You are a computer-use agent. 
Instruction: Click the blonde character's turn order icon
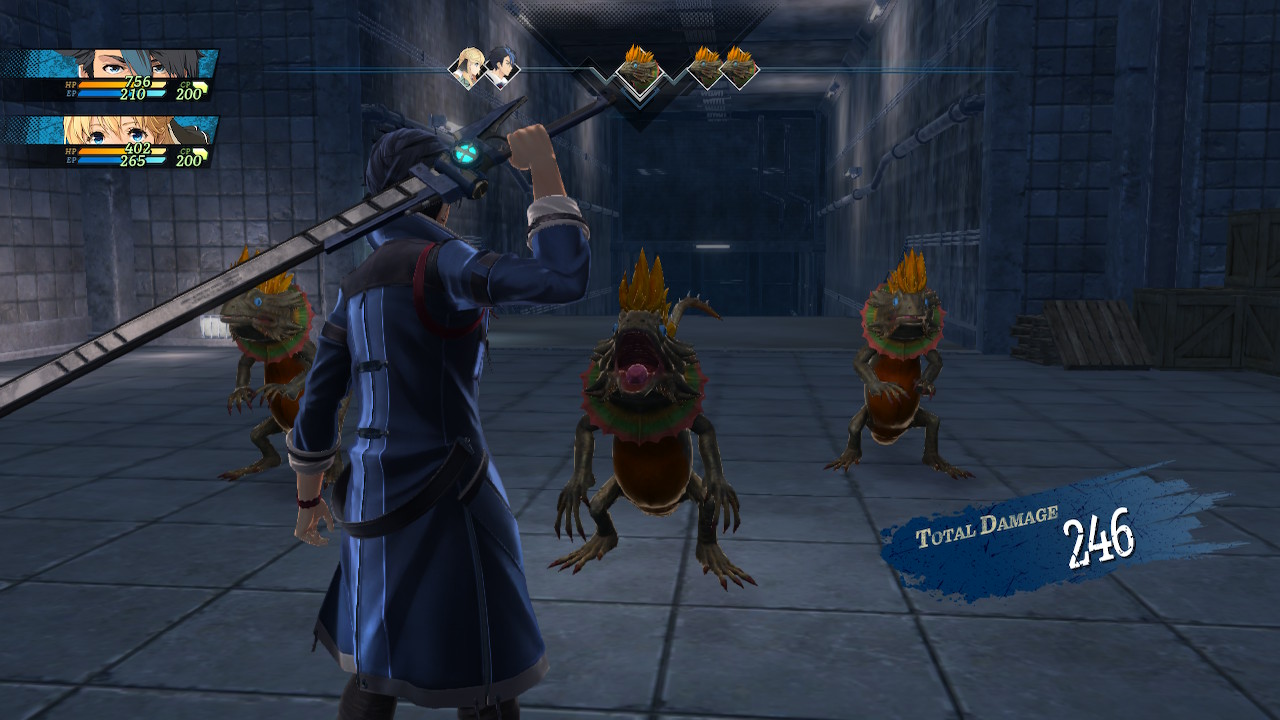coord(467,67)
